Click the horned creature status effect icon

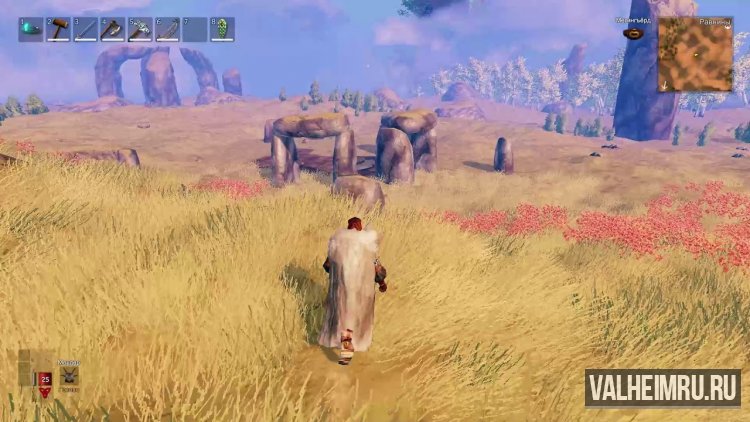[70, 376]
